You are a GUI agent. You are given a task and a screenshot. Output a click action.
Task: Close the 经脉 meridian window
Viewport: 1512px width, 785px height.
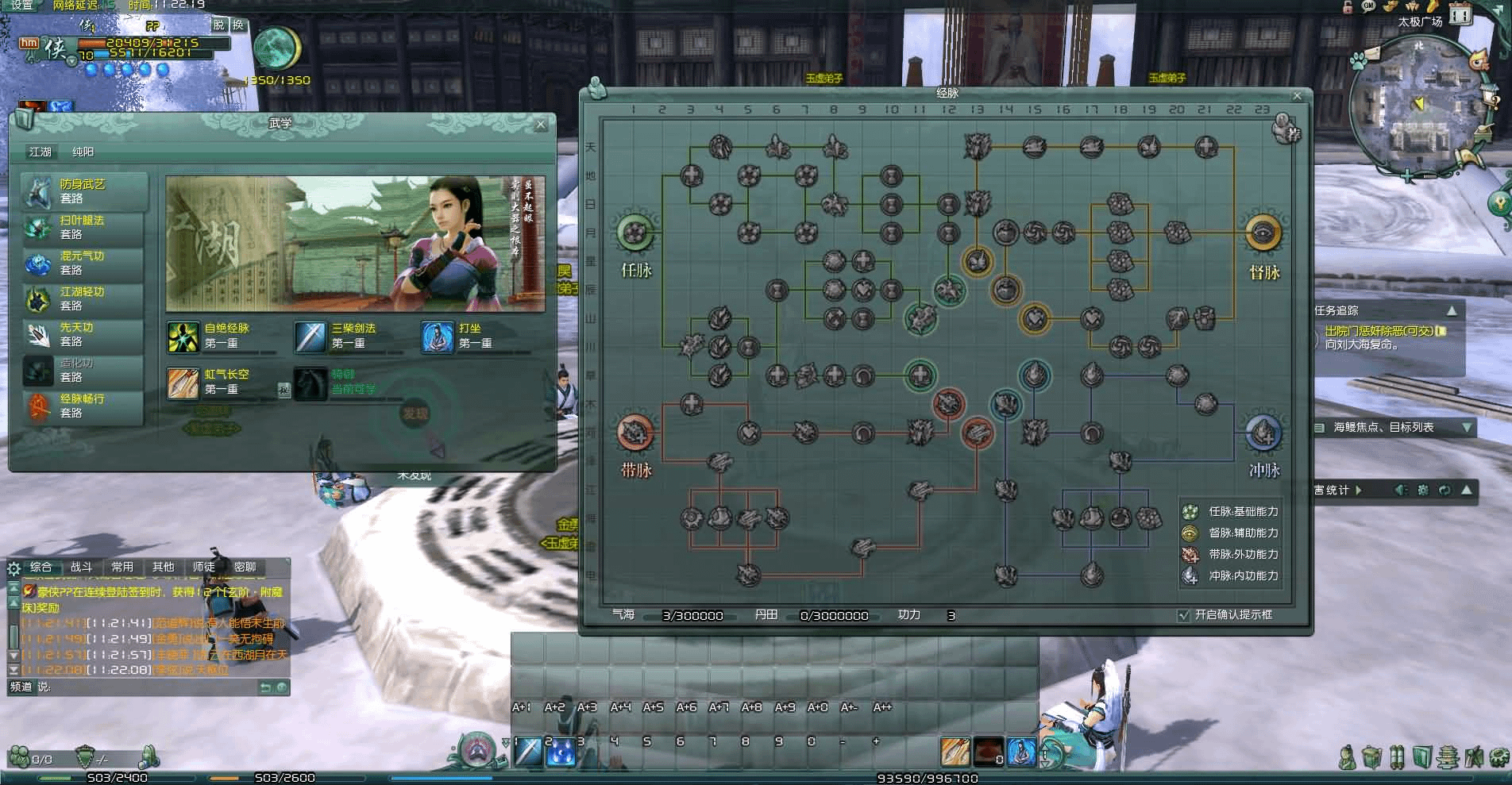tap(1297, 96)
